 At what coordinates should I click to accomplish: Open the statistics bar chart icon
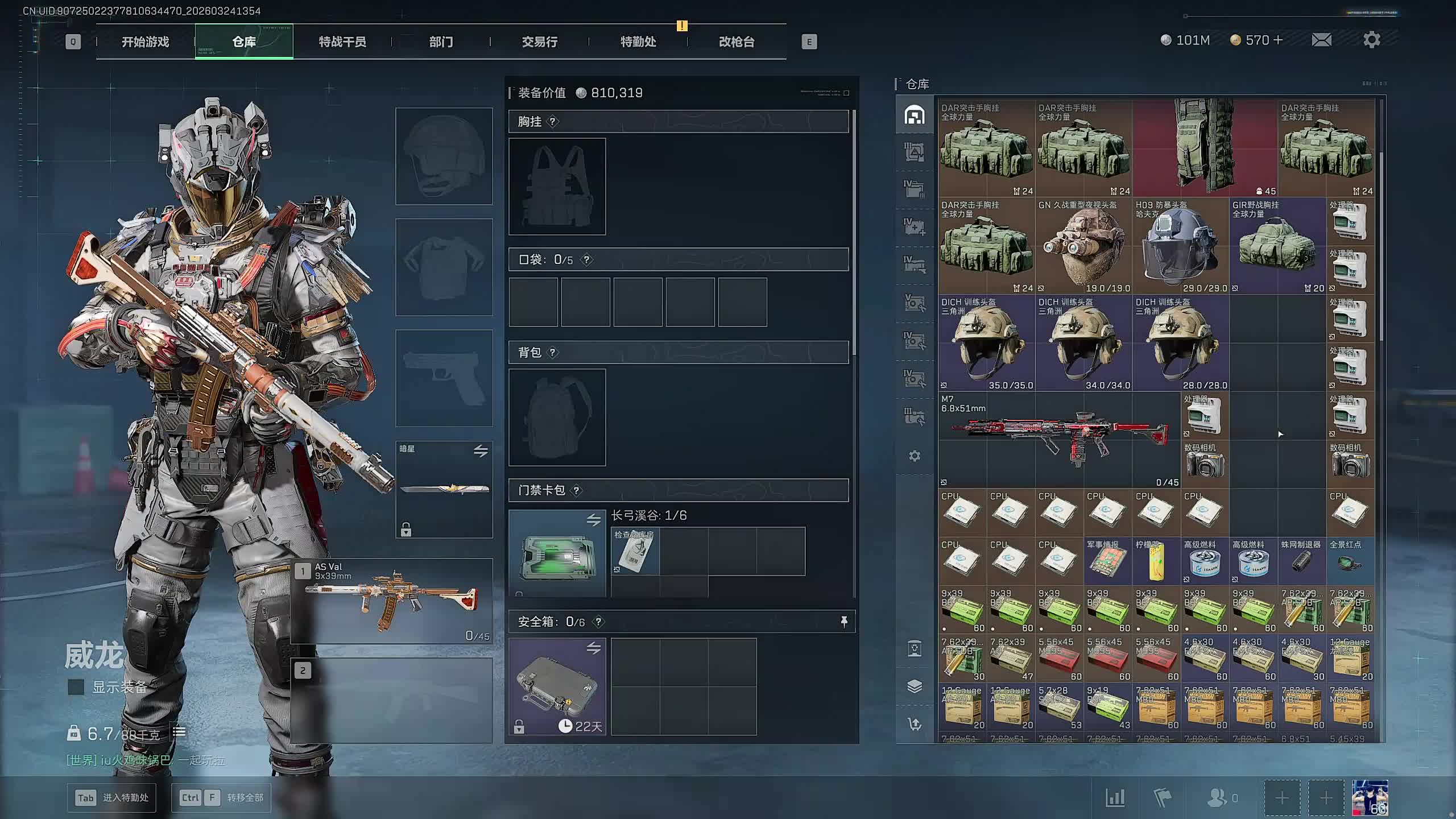pos(1115,797)
